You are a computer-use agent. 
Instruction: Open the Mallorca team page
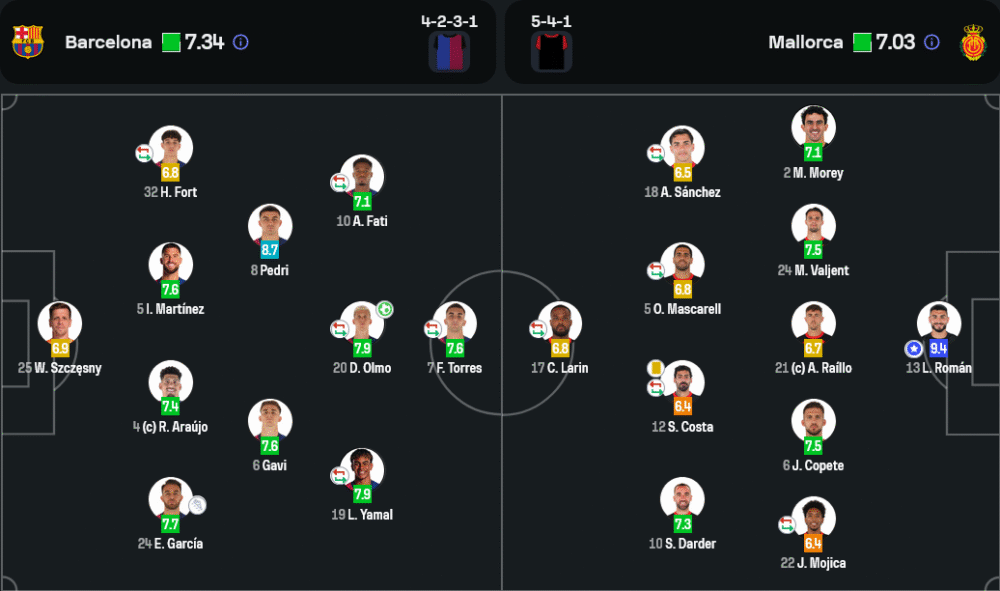(x=806, y=42)
